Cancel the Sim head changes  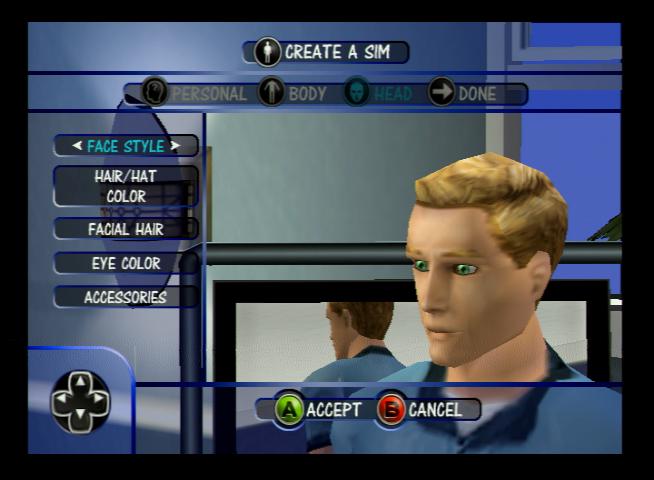(x=421, y=409)
